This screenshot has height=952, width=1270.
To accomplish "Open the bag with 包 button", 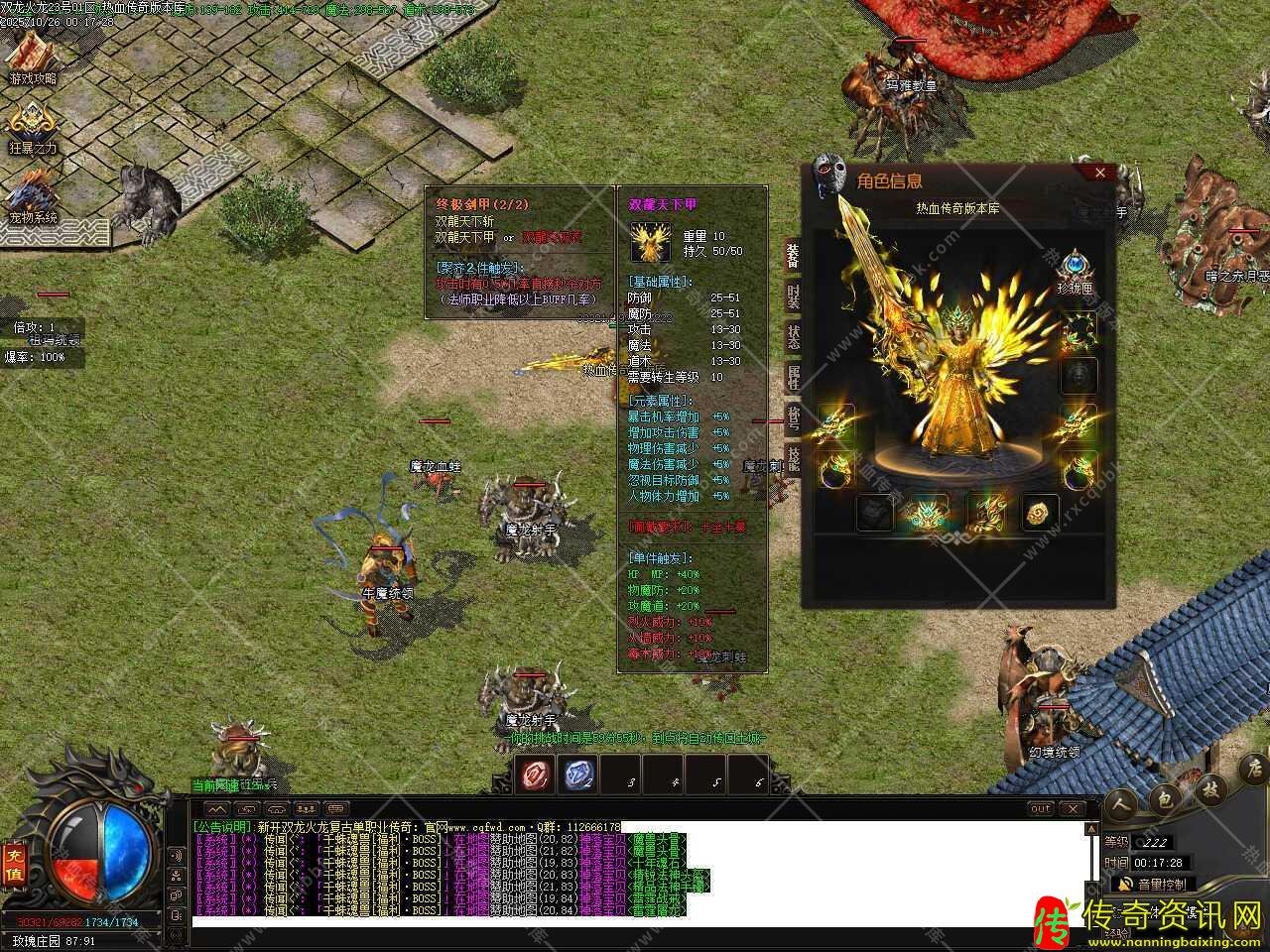I will tap(1165, 798).
